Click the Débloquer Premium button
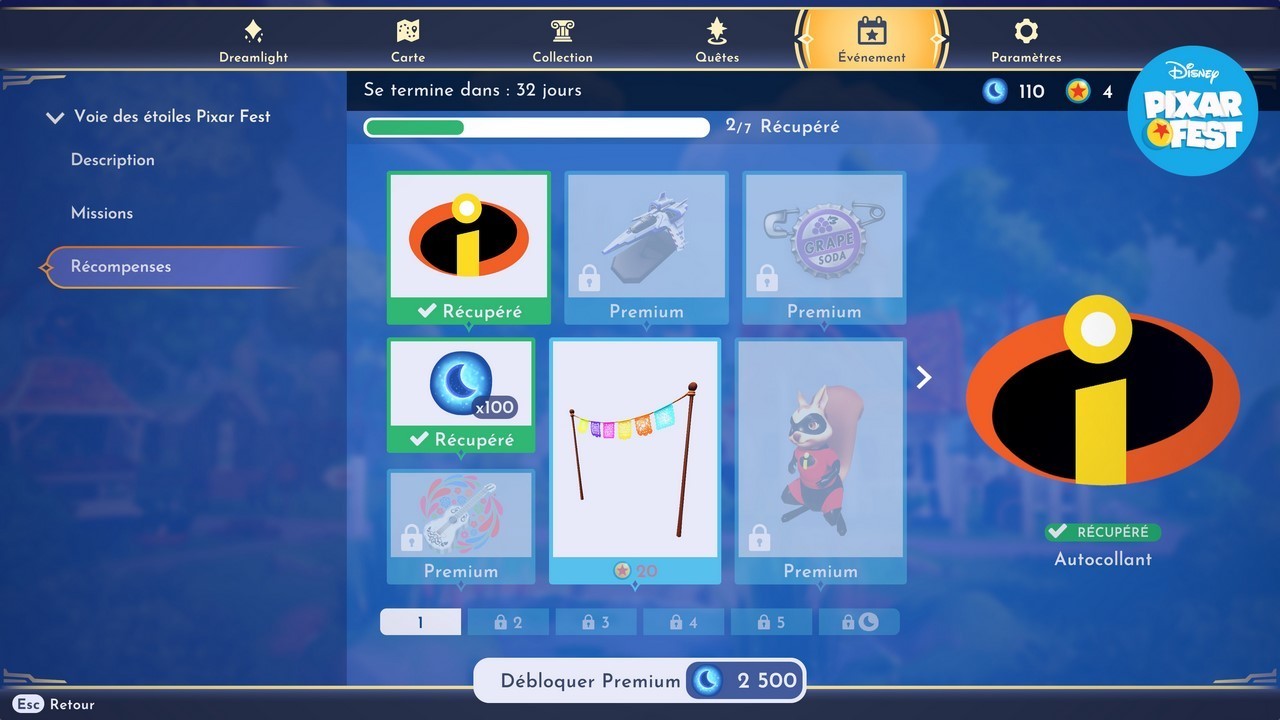This screenshot has width=1280, height=720. click(x=639, y=680)
